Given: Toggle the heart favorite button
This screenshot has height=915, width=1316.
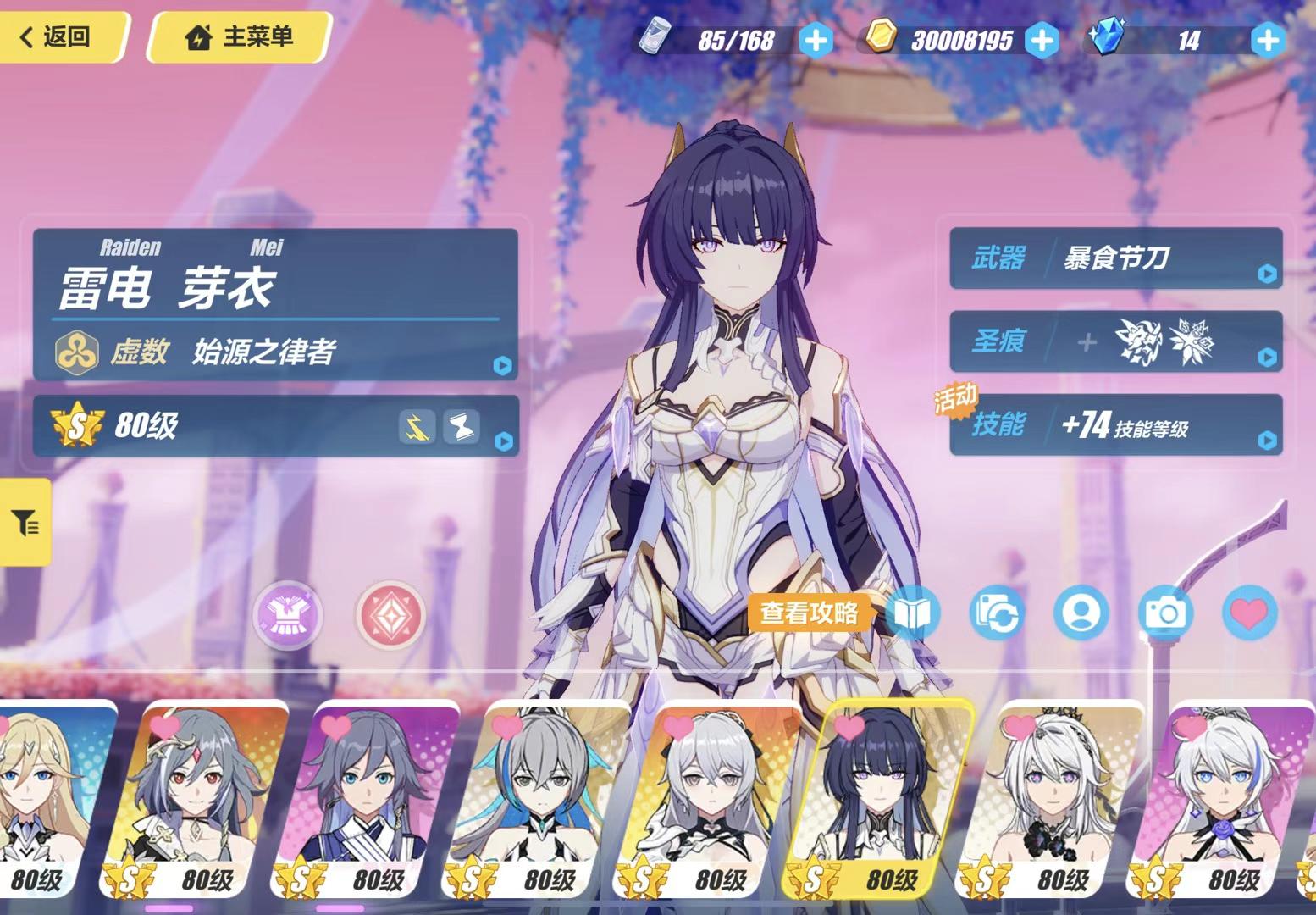Looking at the screenshot, I should [x=1249, y=613].
